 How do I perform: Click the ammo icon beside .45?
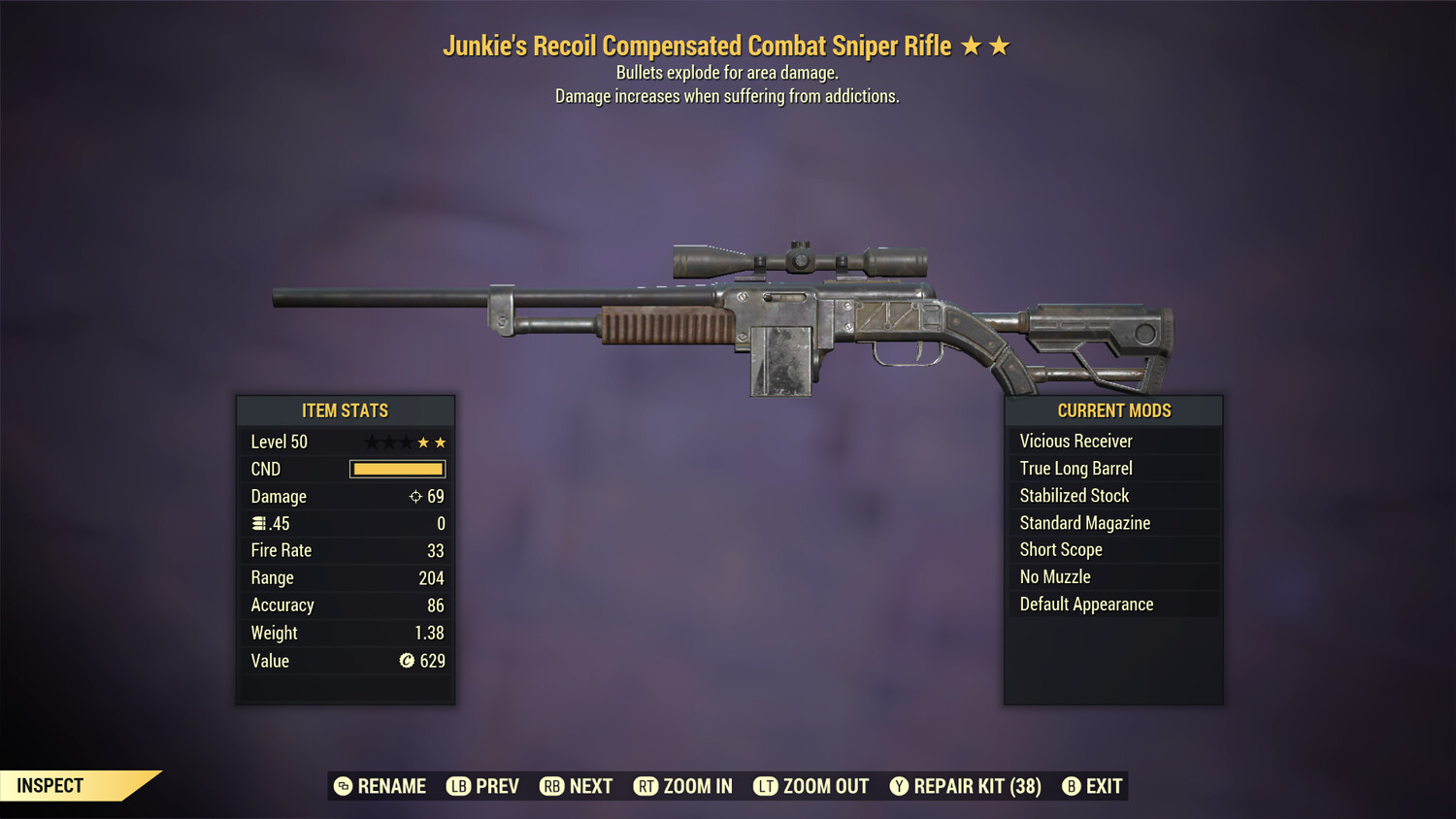(x=258, y=523)
